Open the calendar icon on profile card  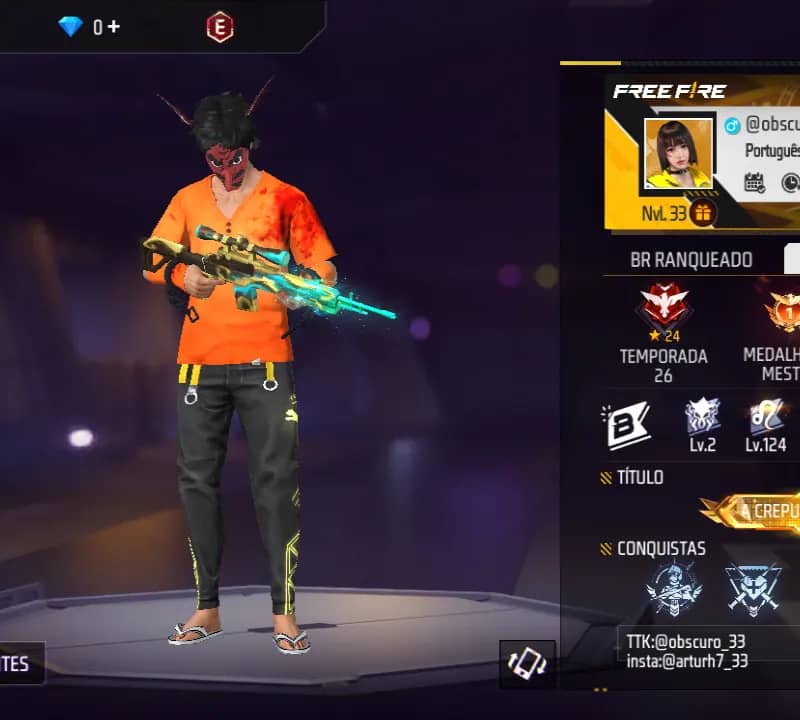755,183
